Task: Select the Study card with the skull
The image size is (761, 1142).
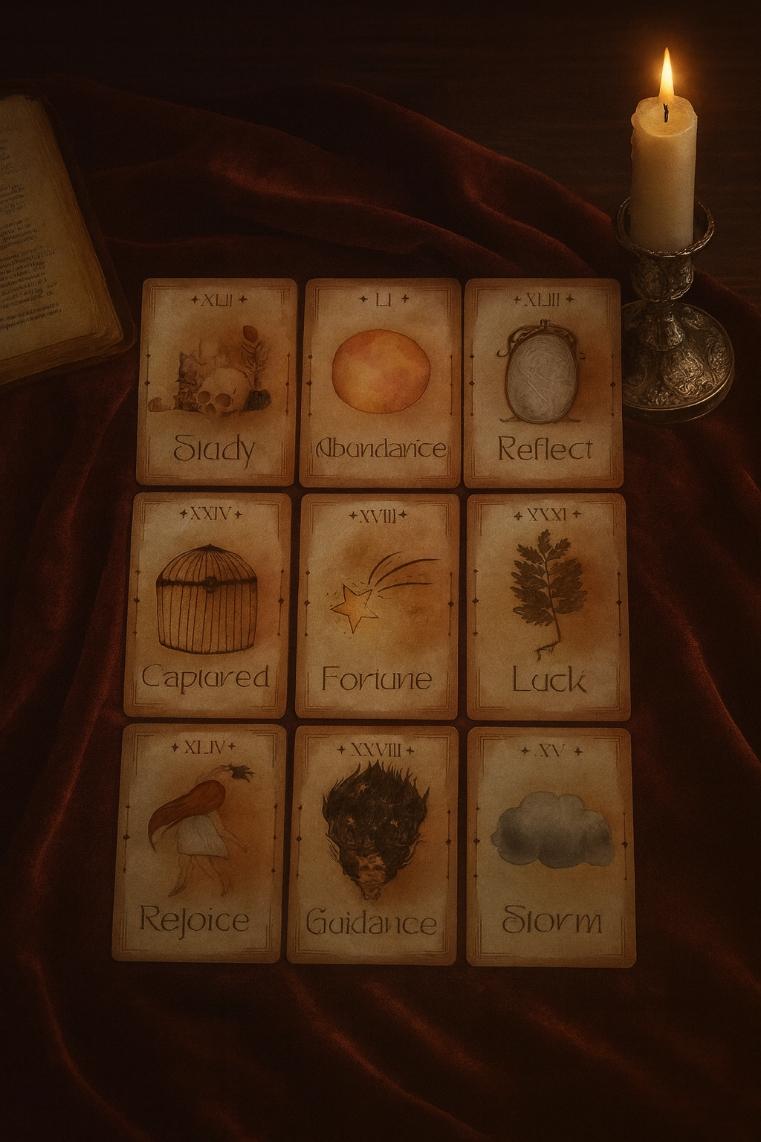Action: click(x=217, y=382)
